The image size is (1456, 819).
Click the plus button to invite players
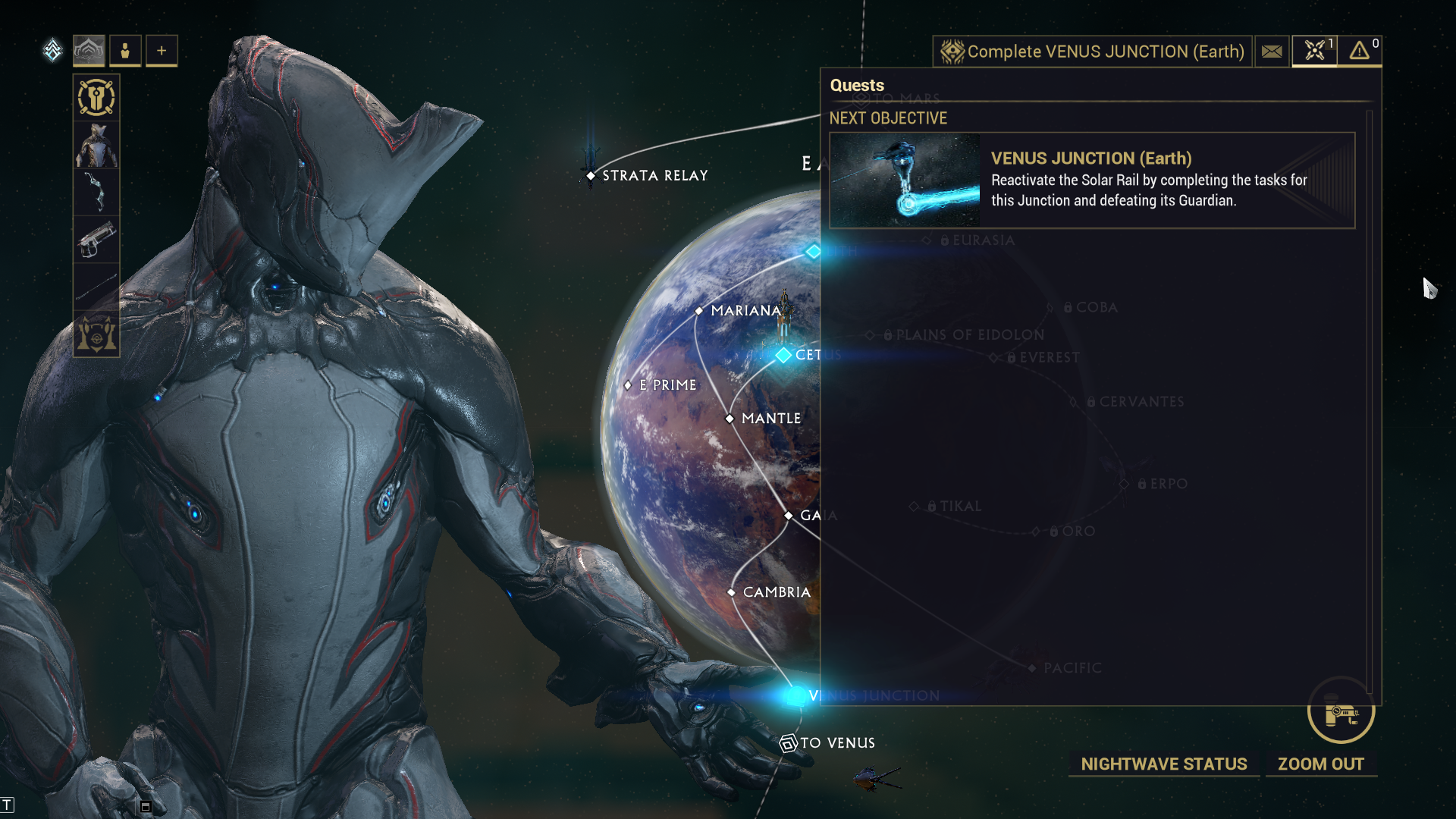pyautogui.click(x=162, y=51)
